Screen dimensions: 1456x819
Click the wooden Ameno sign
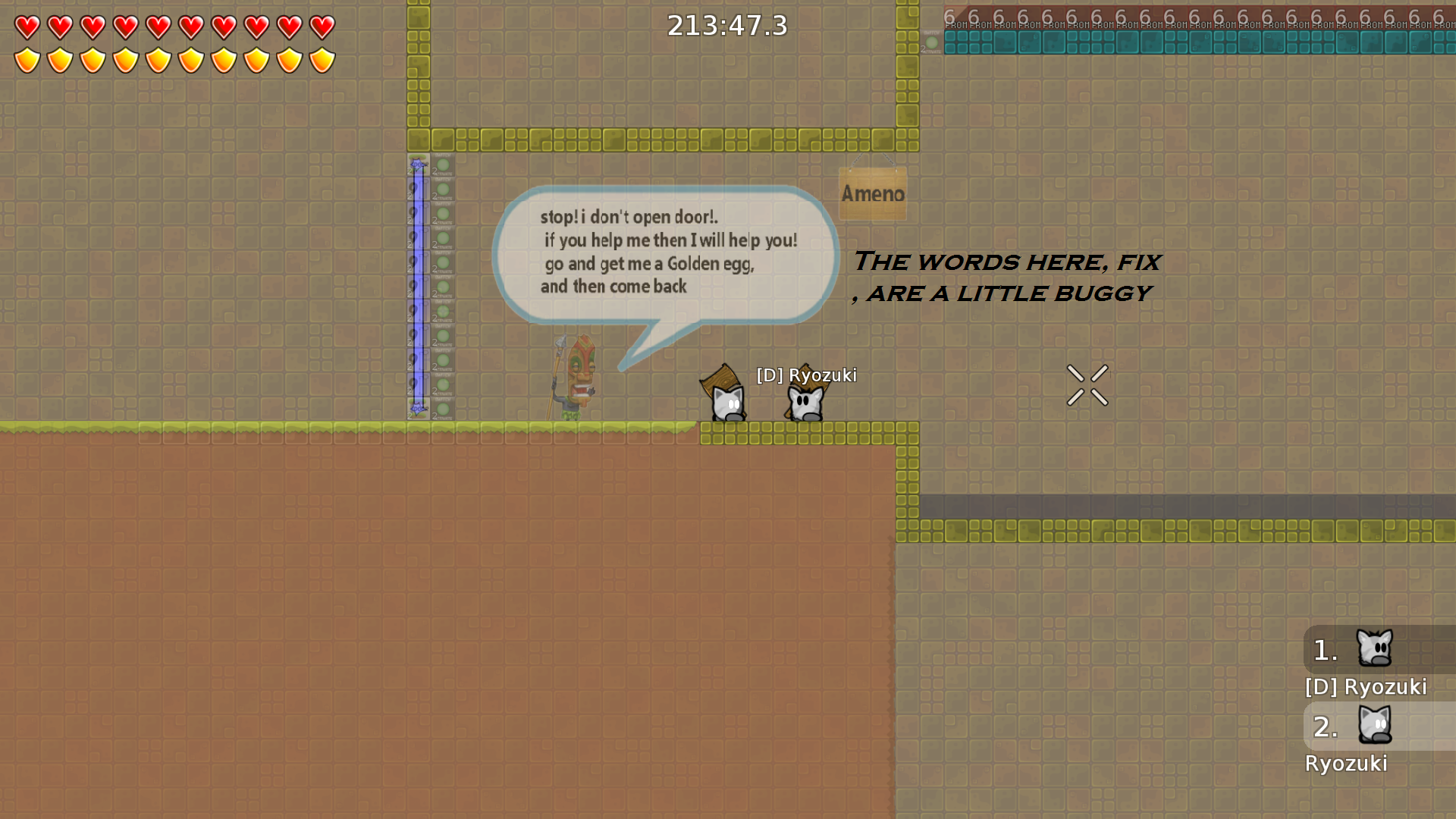(872, 193)
